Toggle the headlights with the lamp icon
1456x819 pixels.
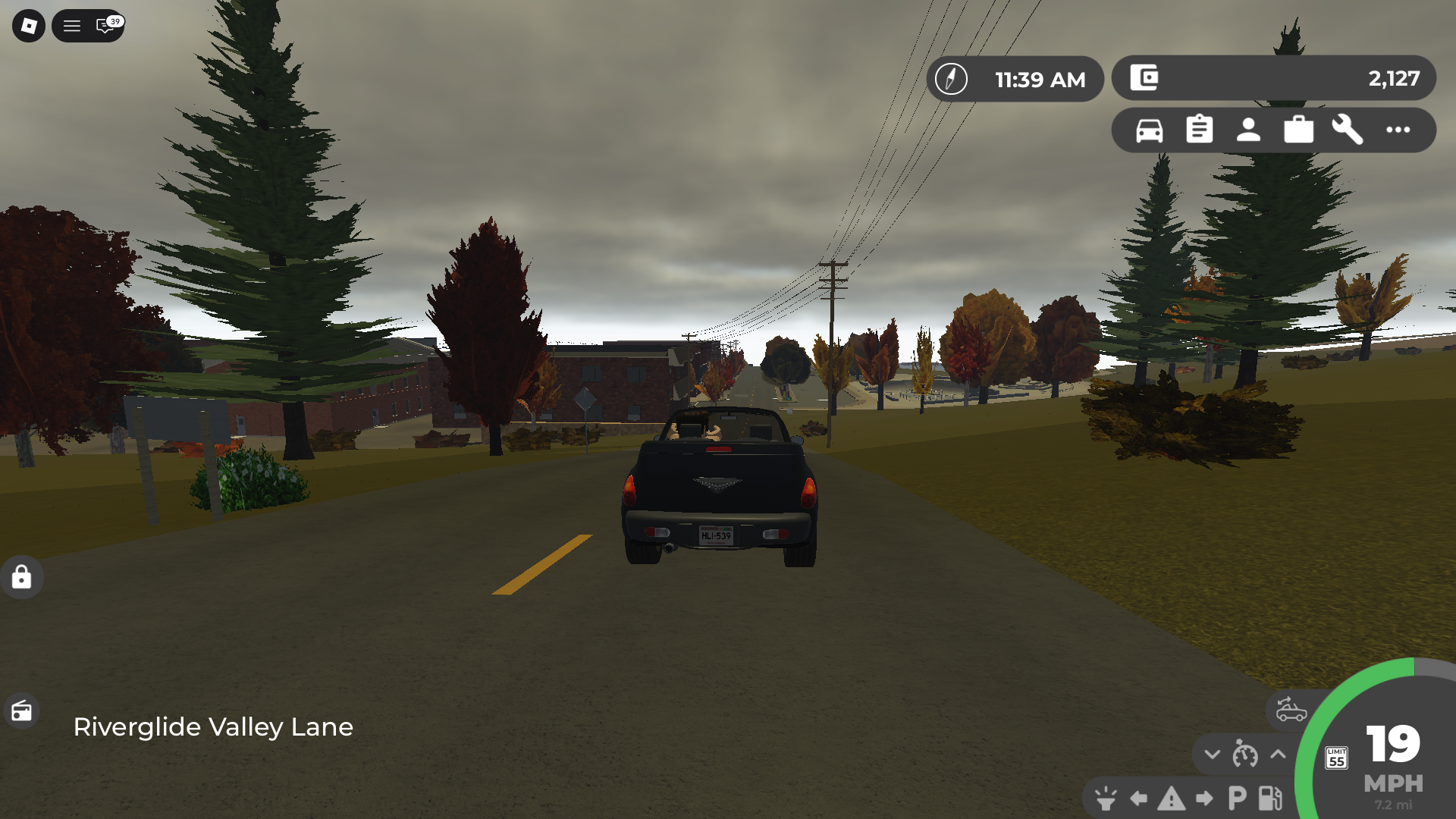point(1105,798)
